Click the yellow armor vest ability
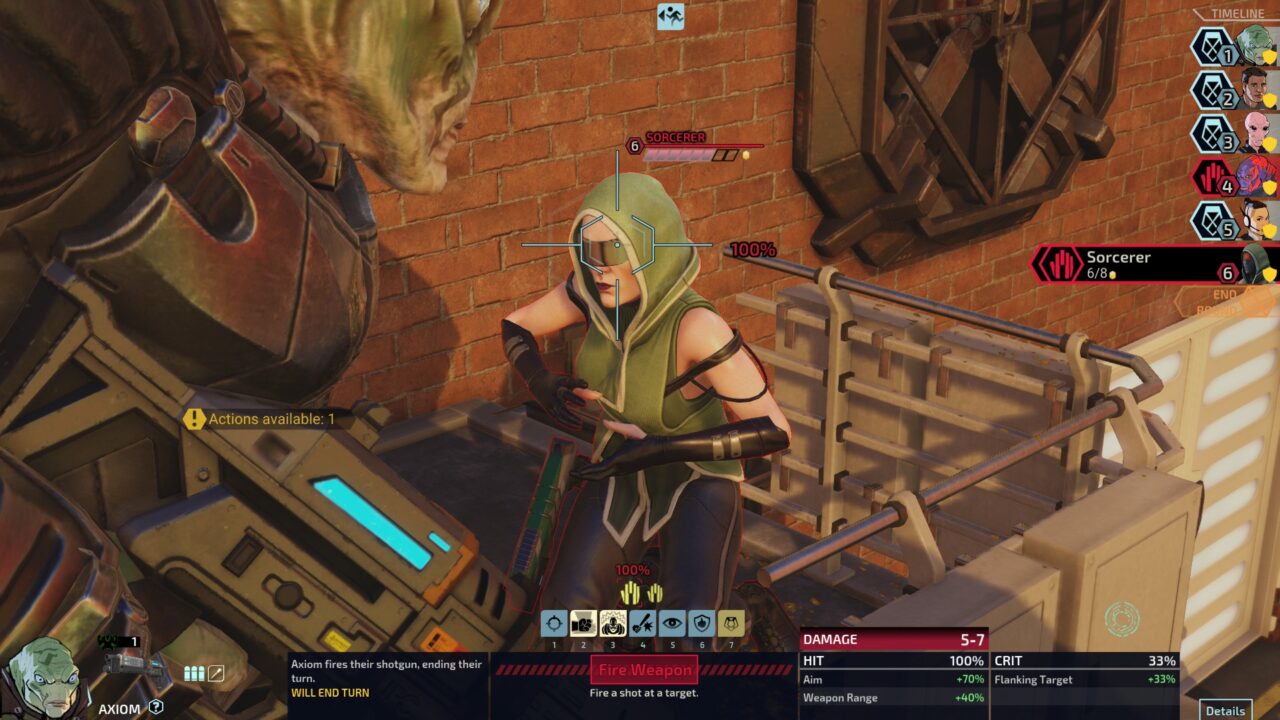 [731, 625]
